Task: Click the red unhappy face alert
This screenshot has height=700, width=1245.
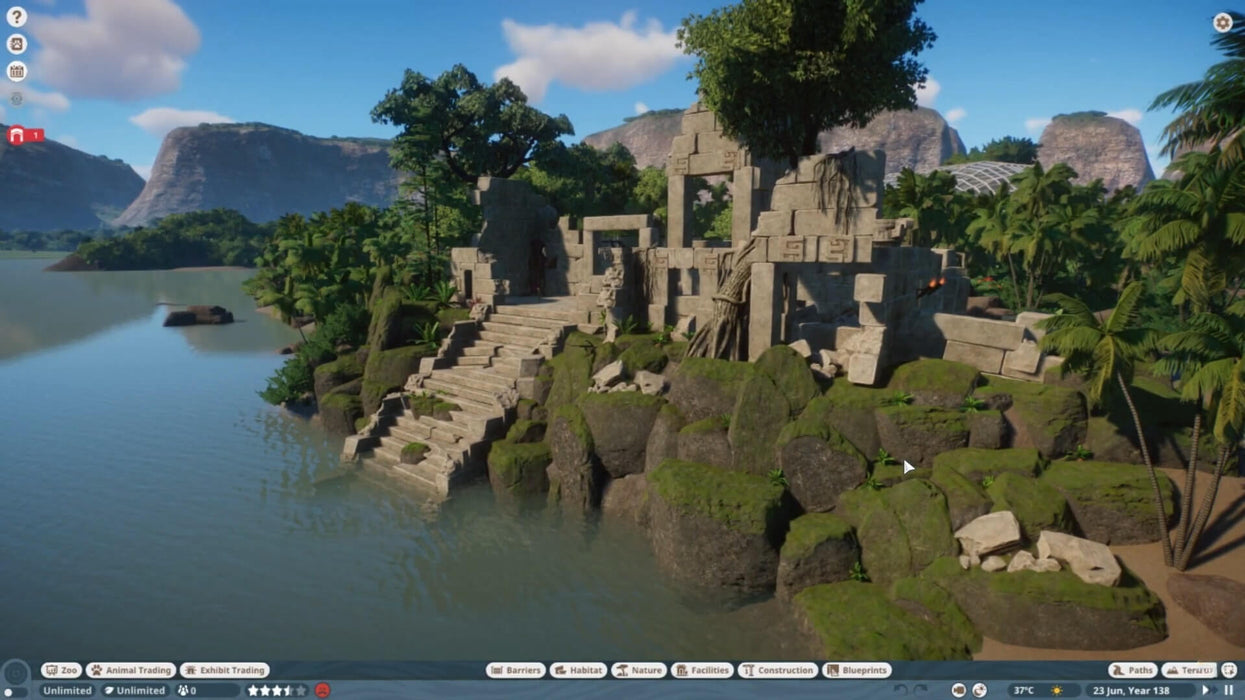Action: coord(322,690)
